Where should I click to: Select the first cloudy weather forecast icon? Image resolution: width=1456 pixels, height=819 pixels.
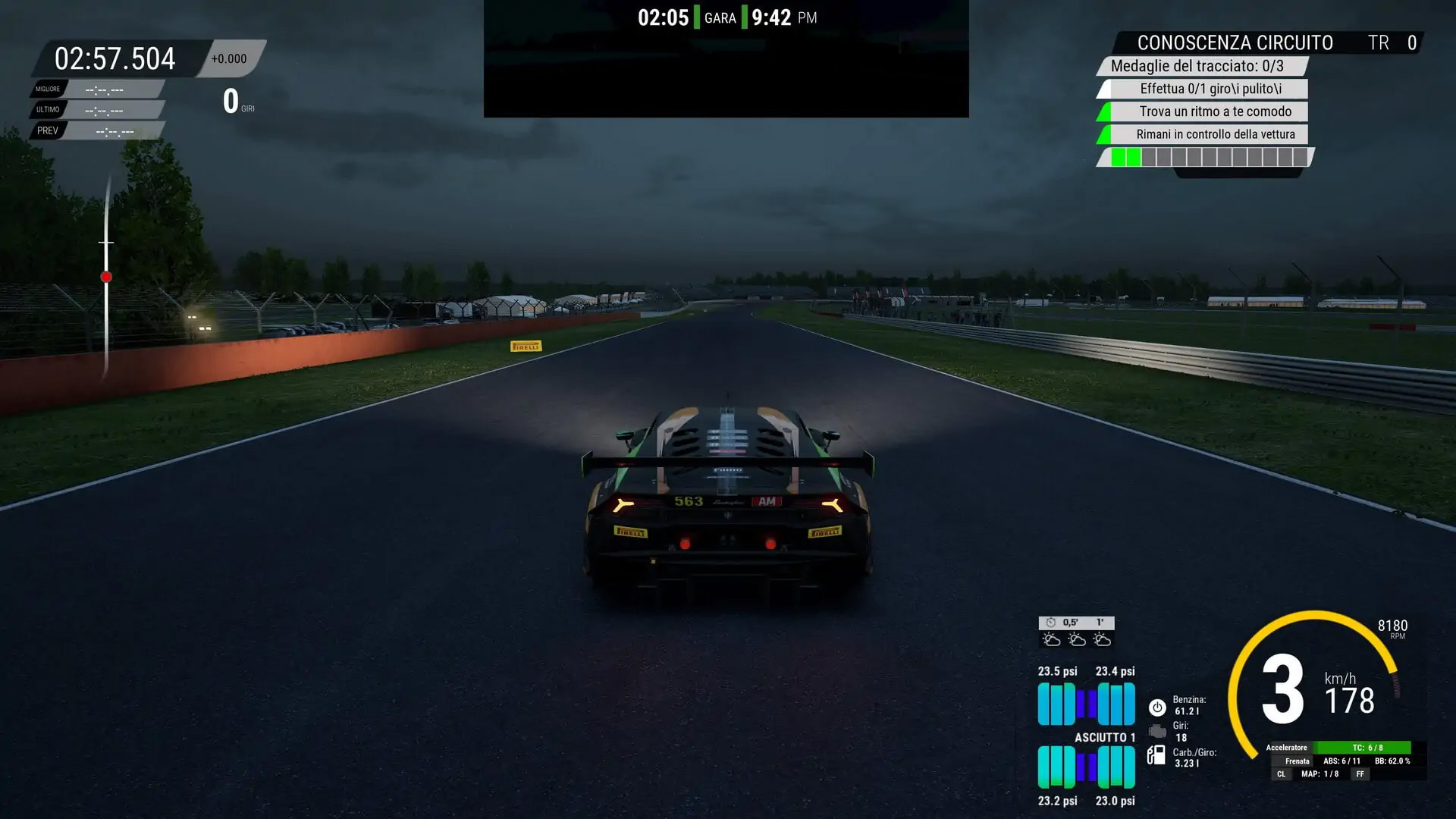[x=1050, y=639]
